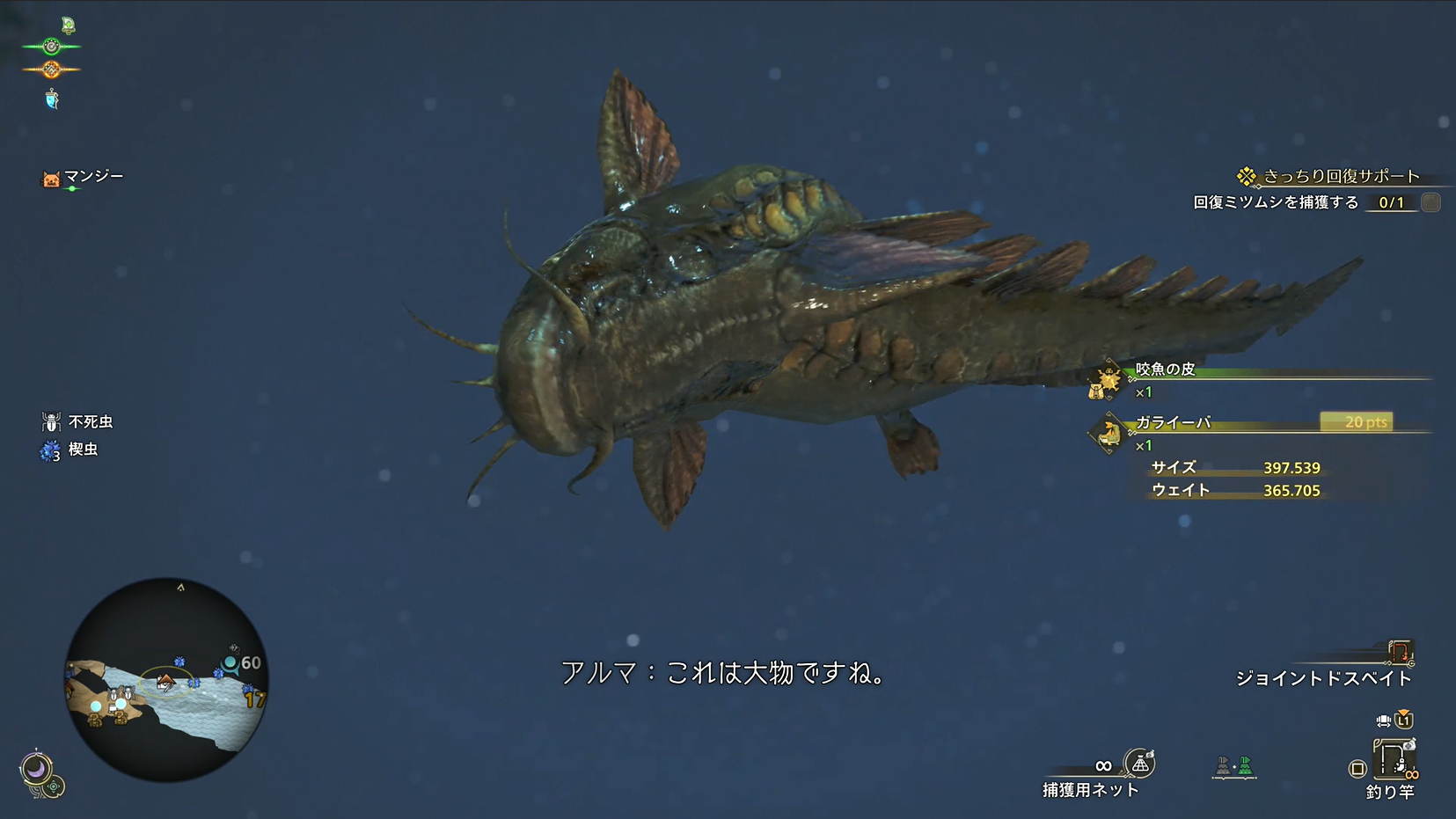Check the 回復ミツムシ quest objective checkbox
This screenshot has width=1456, height=819.
(1430, 201)
